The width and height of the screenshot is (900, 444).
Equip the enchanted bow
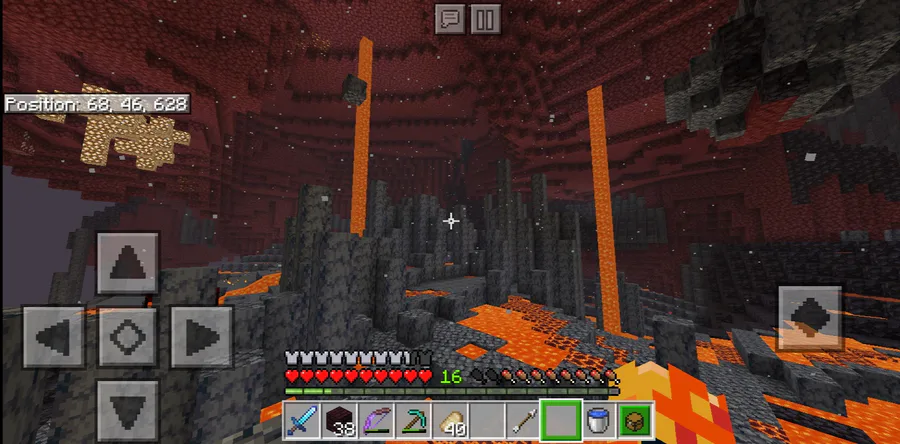[x=378, y=421]
